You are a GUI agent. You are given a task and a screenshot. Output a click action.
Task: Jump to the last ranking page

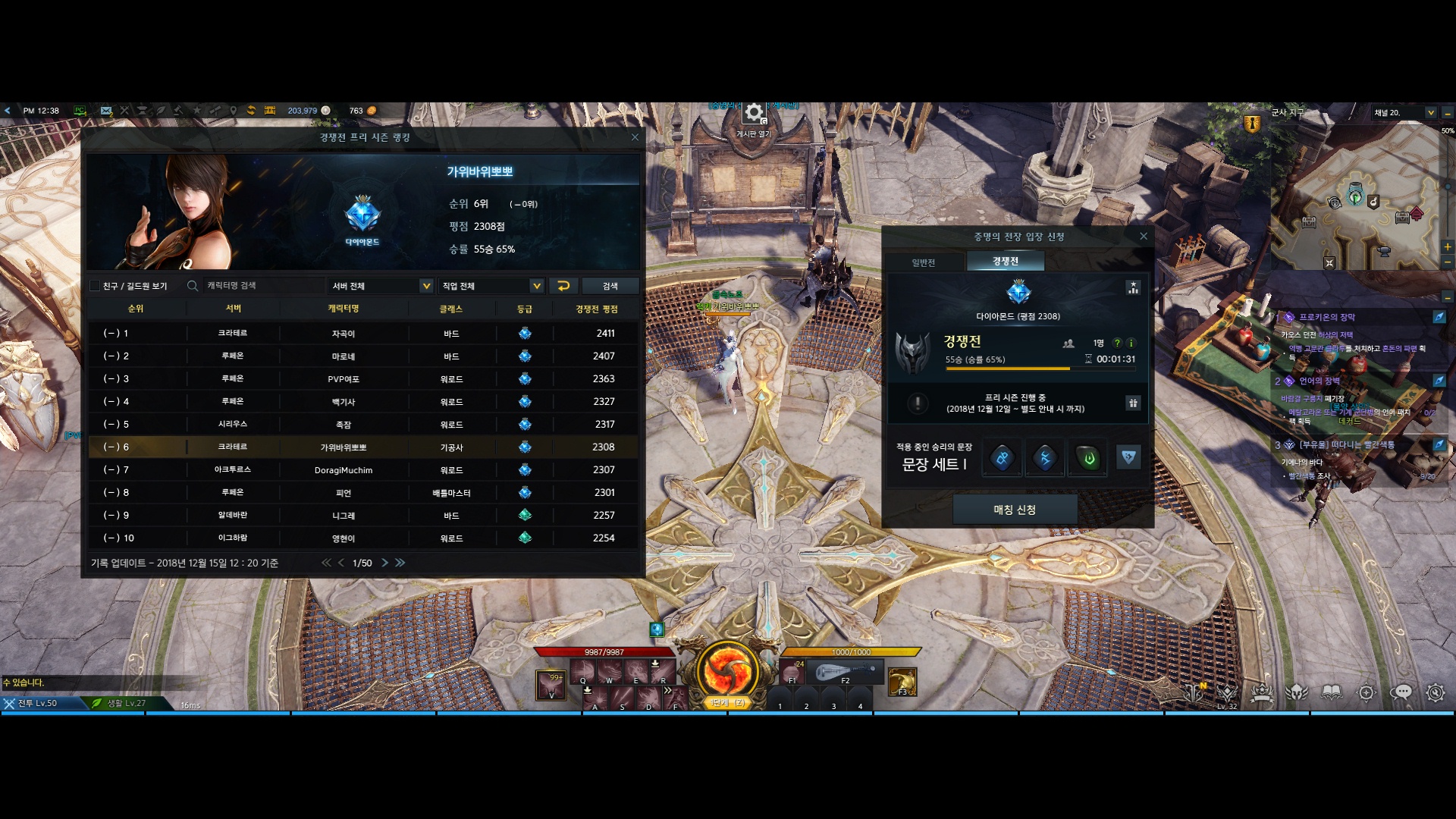[x=400, y=563]
